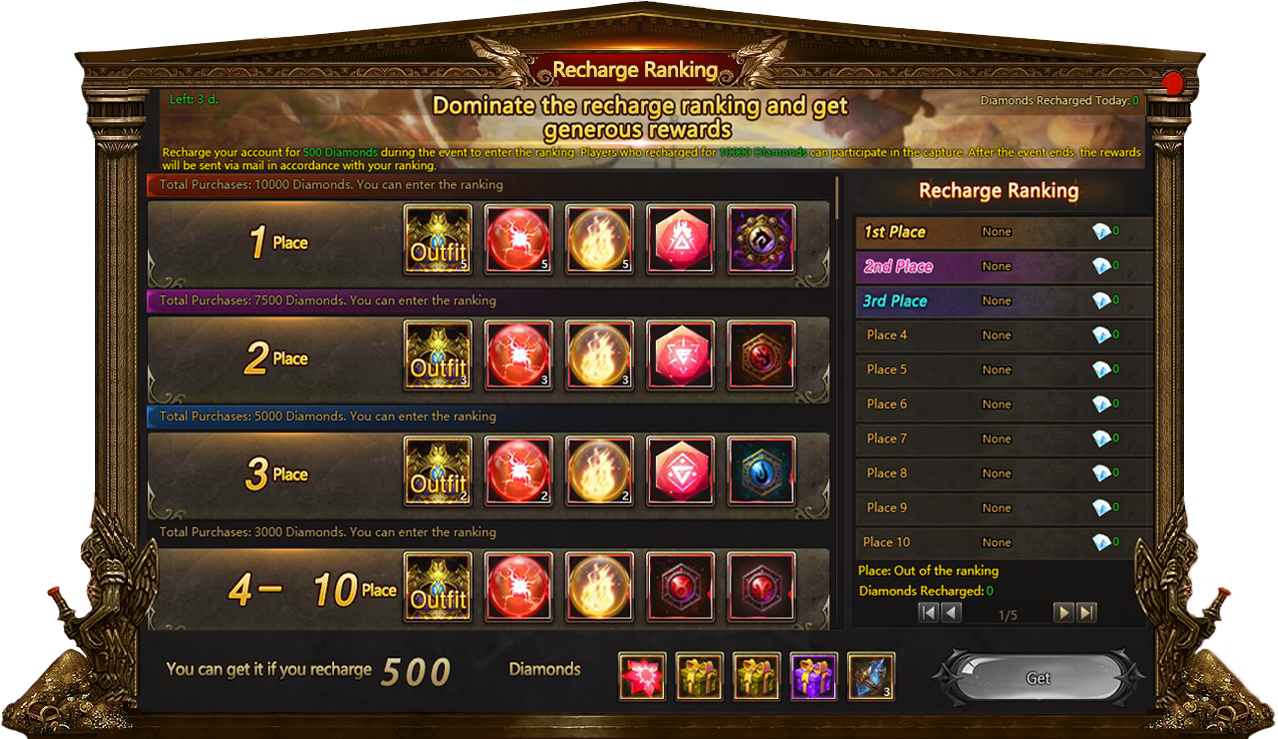Go to previous ranking page

[951, 613]
